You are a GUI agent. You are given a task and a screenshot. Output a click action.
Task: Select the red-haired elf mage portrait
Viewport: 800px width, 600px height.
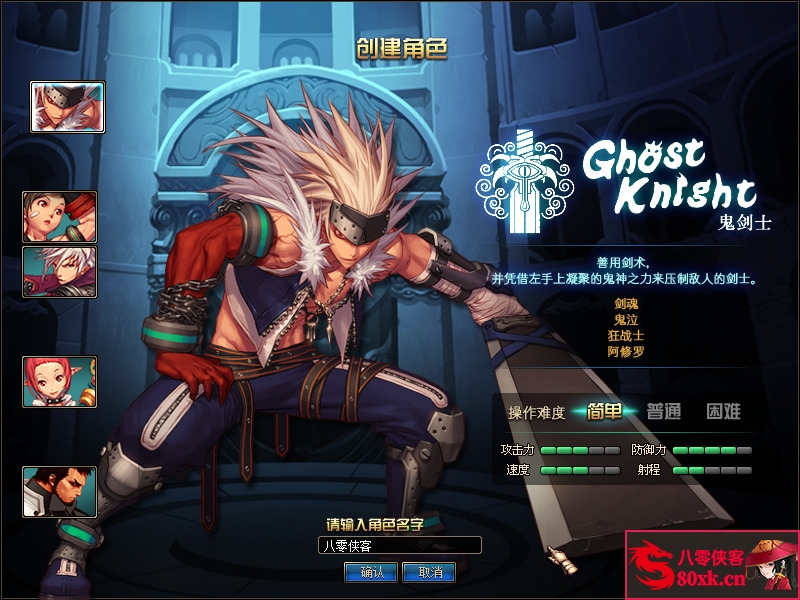pos(60,382)
